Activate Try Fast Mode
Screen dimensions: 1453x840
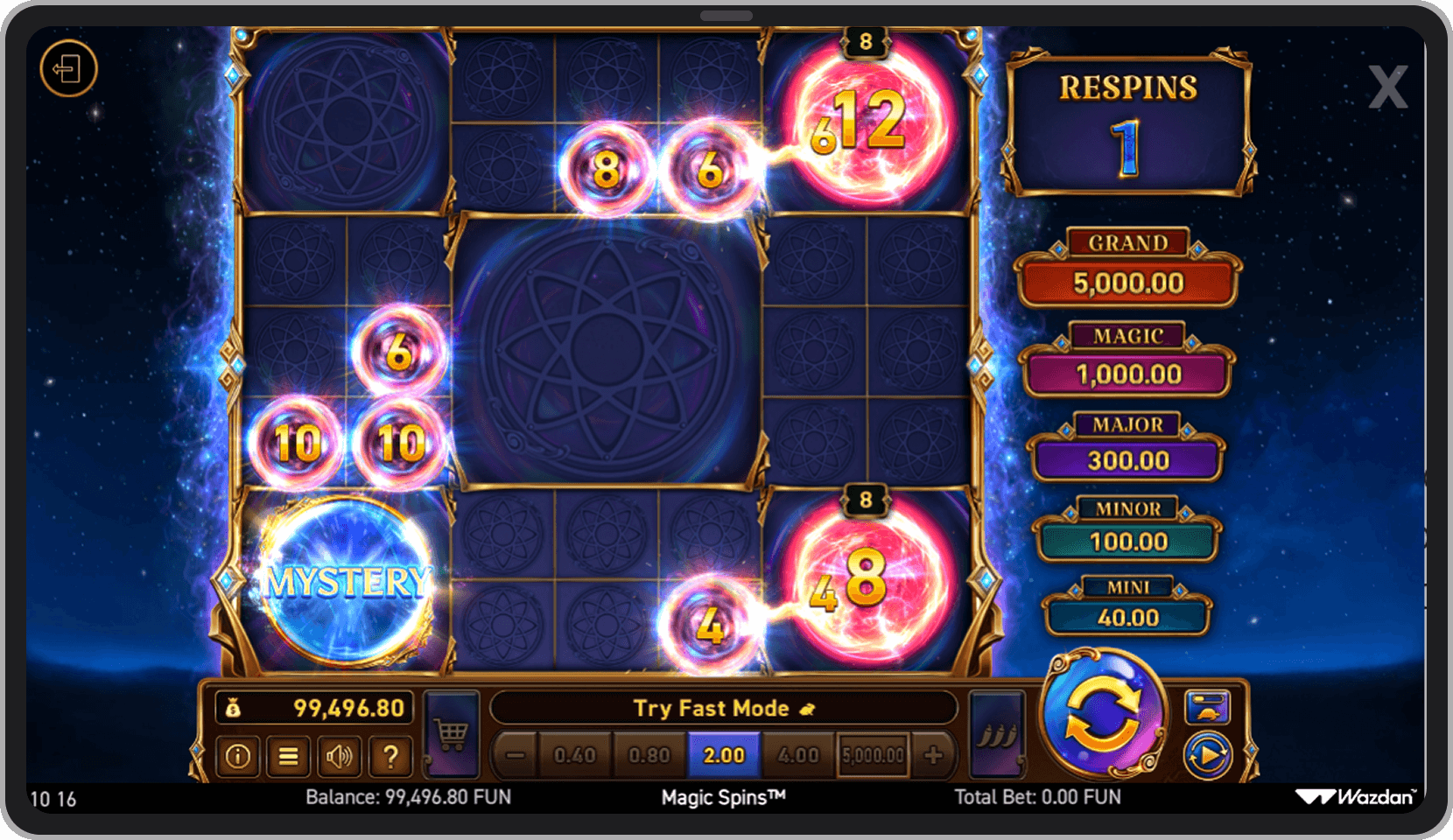pyautogui.click(x=723, y=708)
